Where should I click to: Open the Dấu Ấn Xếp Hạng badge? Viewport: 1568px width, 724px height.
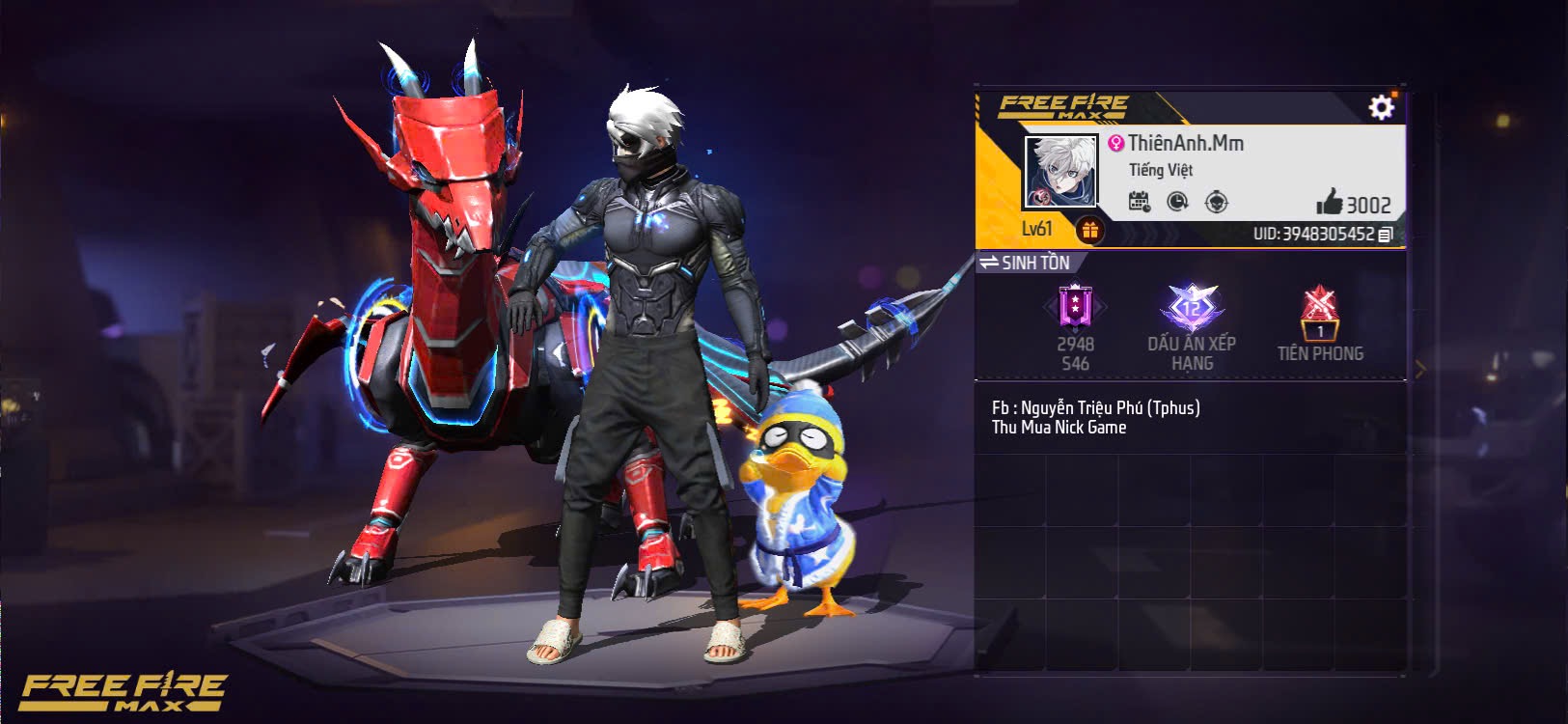click(x=1192, y=309)
